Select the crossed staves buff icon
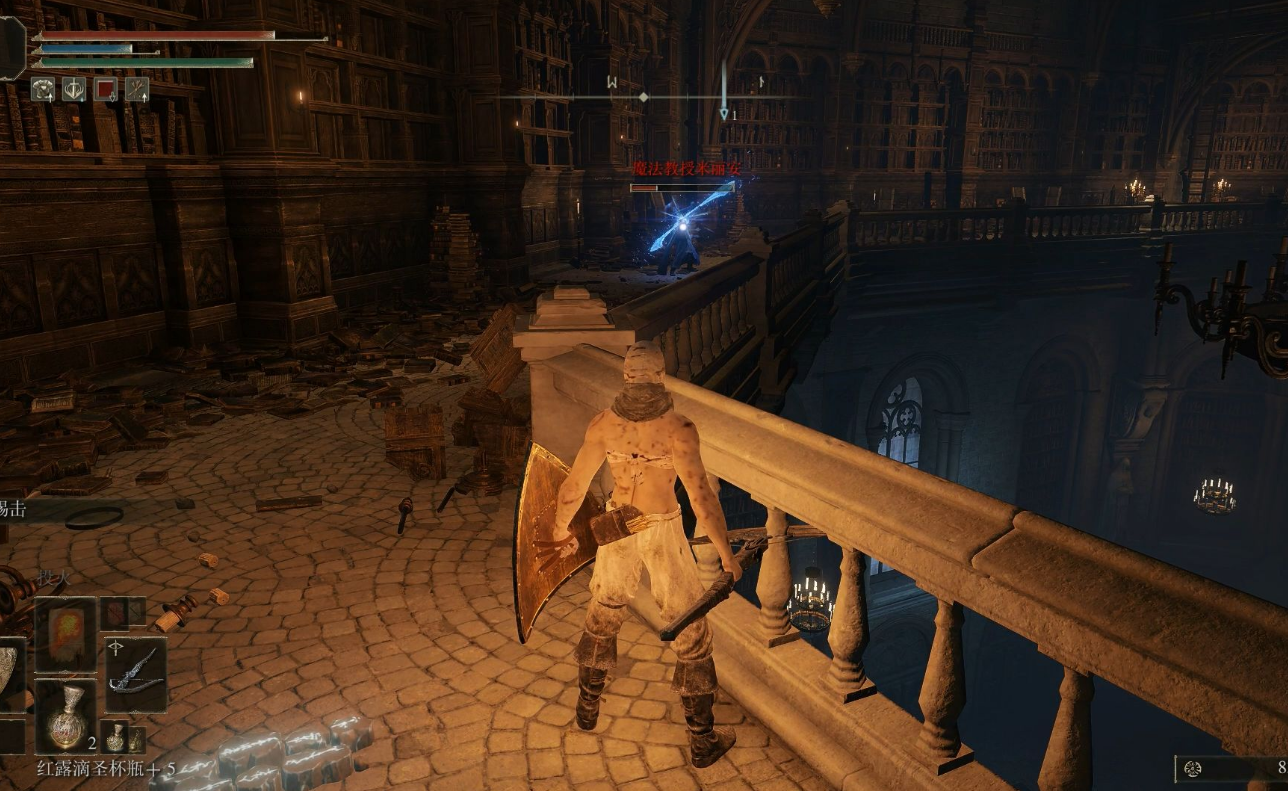The width and height of the screenshot is (1288, 791). point(137,89)
